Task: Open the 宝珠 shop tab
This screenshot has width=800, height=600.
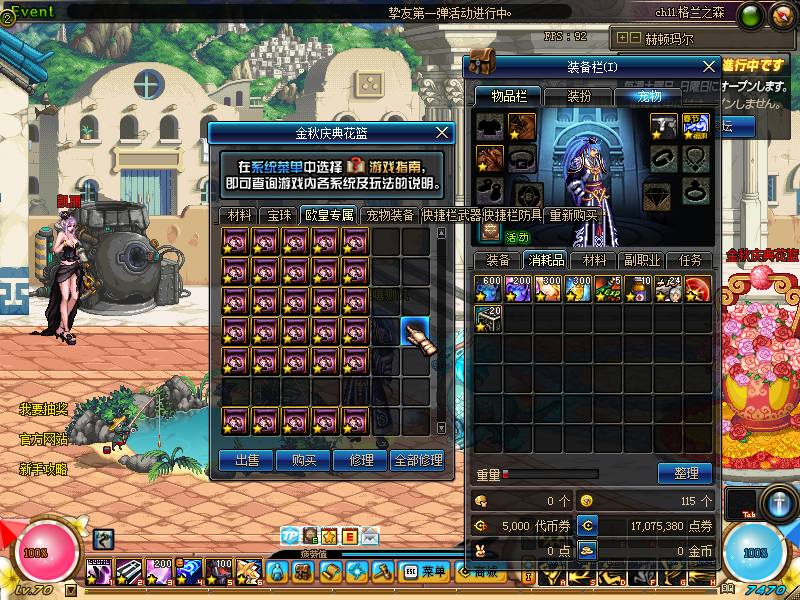Action: point(278,215)
